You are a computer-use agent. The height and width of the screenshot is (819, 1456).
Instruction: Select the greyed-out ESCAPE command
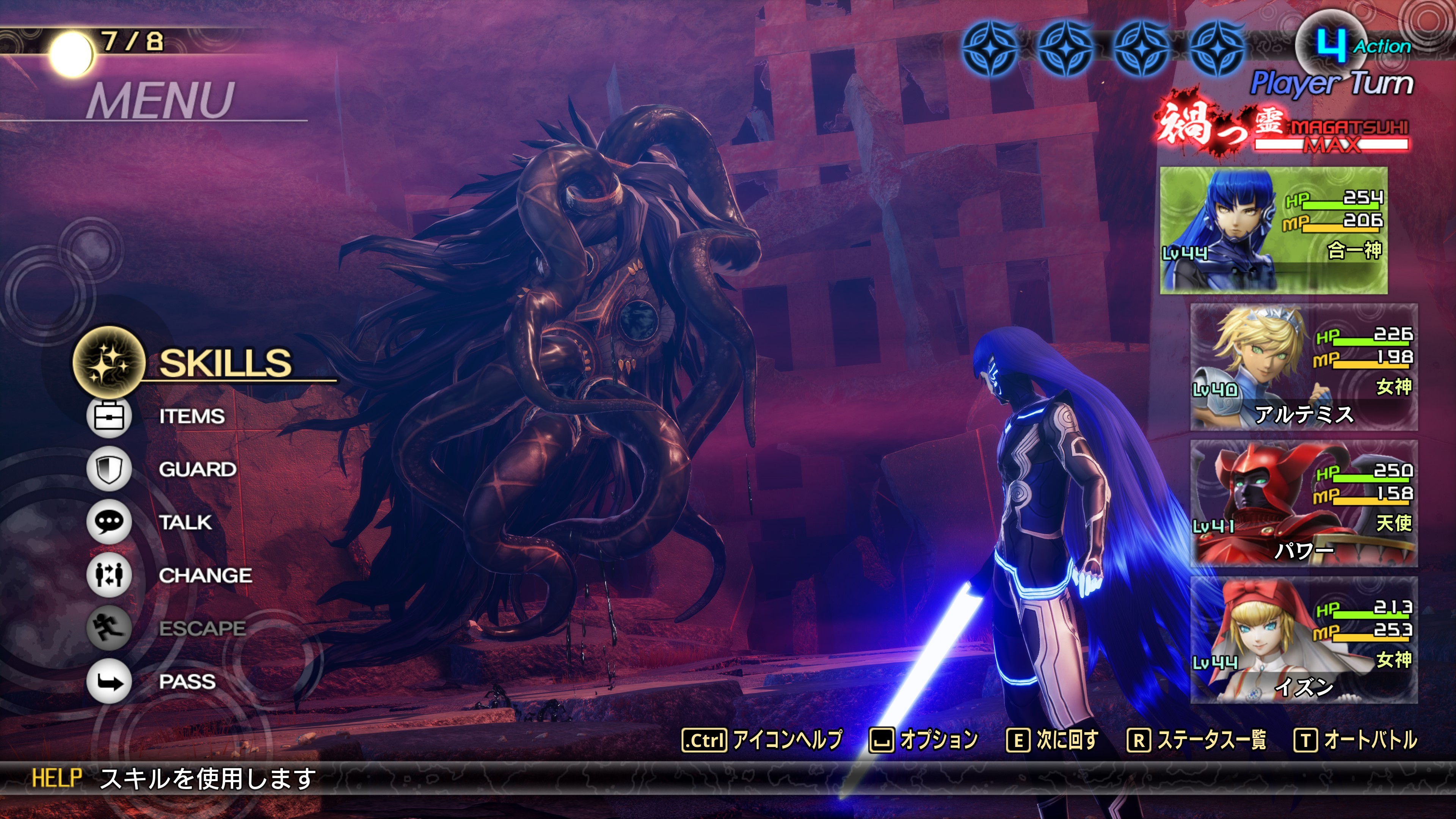[x=202, y=628]
